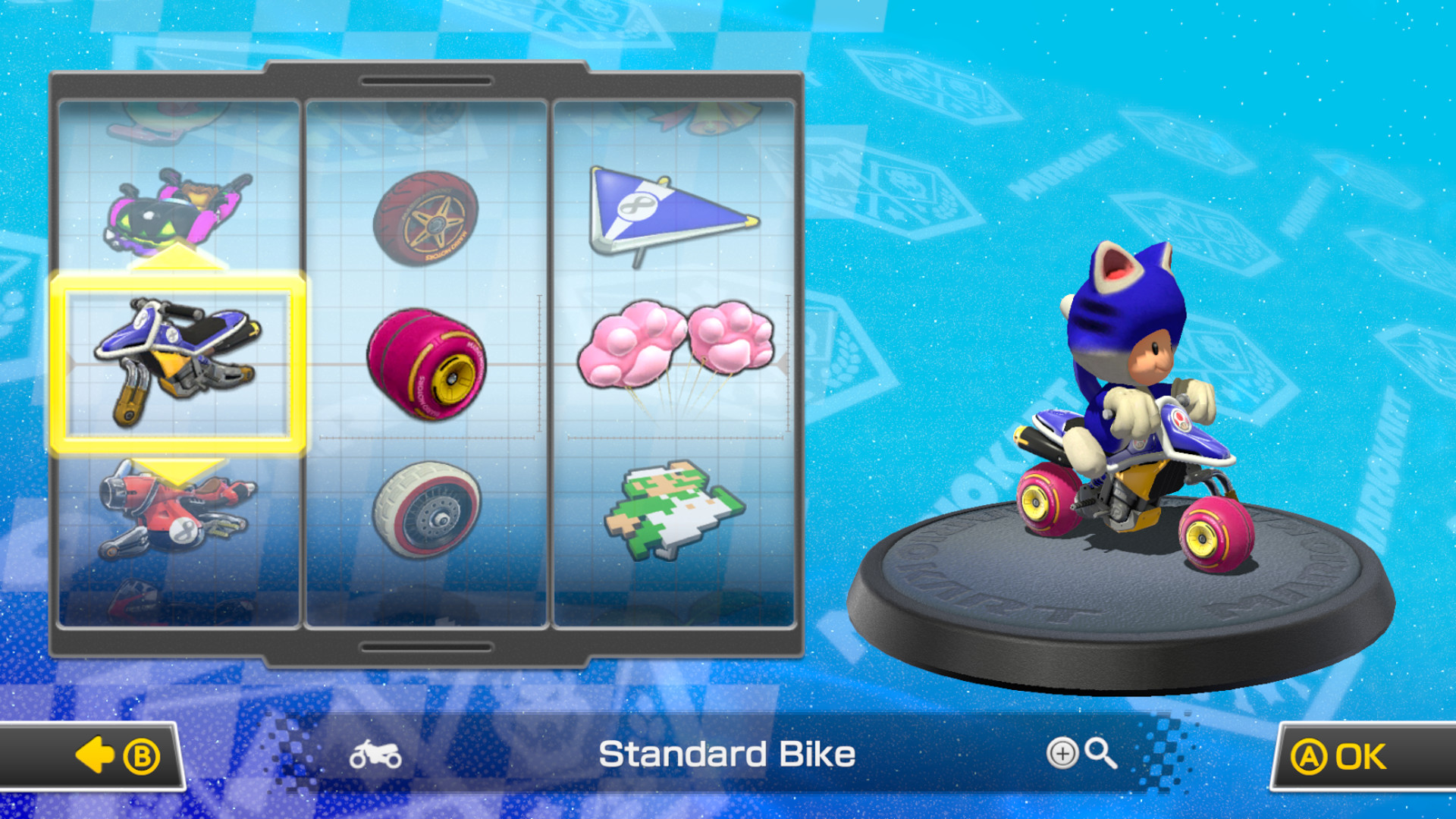1456x819 pixels.
Task: Click the Standard Bike name label
Action: tap(727, 755)
